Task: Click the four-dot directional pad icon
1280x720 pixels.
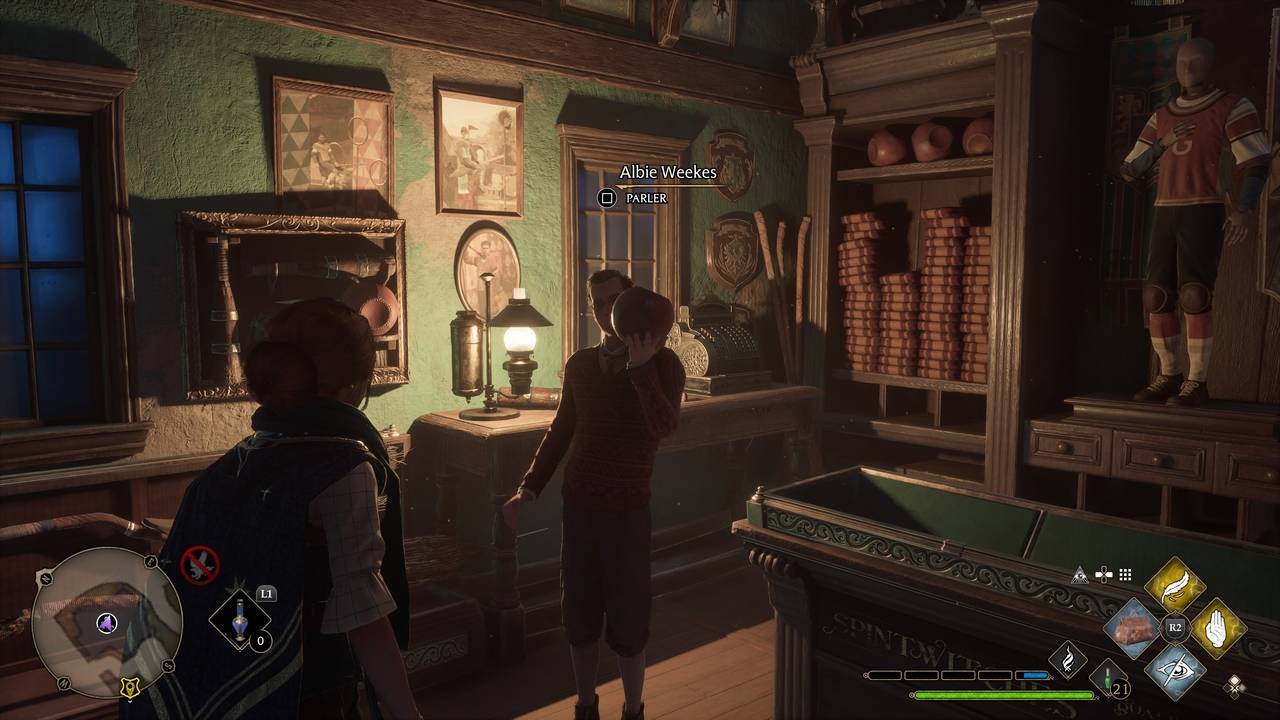Action: point(1103,575)
